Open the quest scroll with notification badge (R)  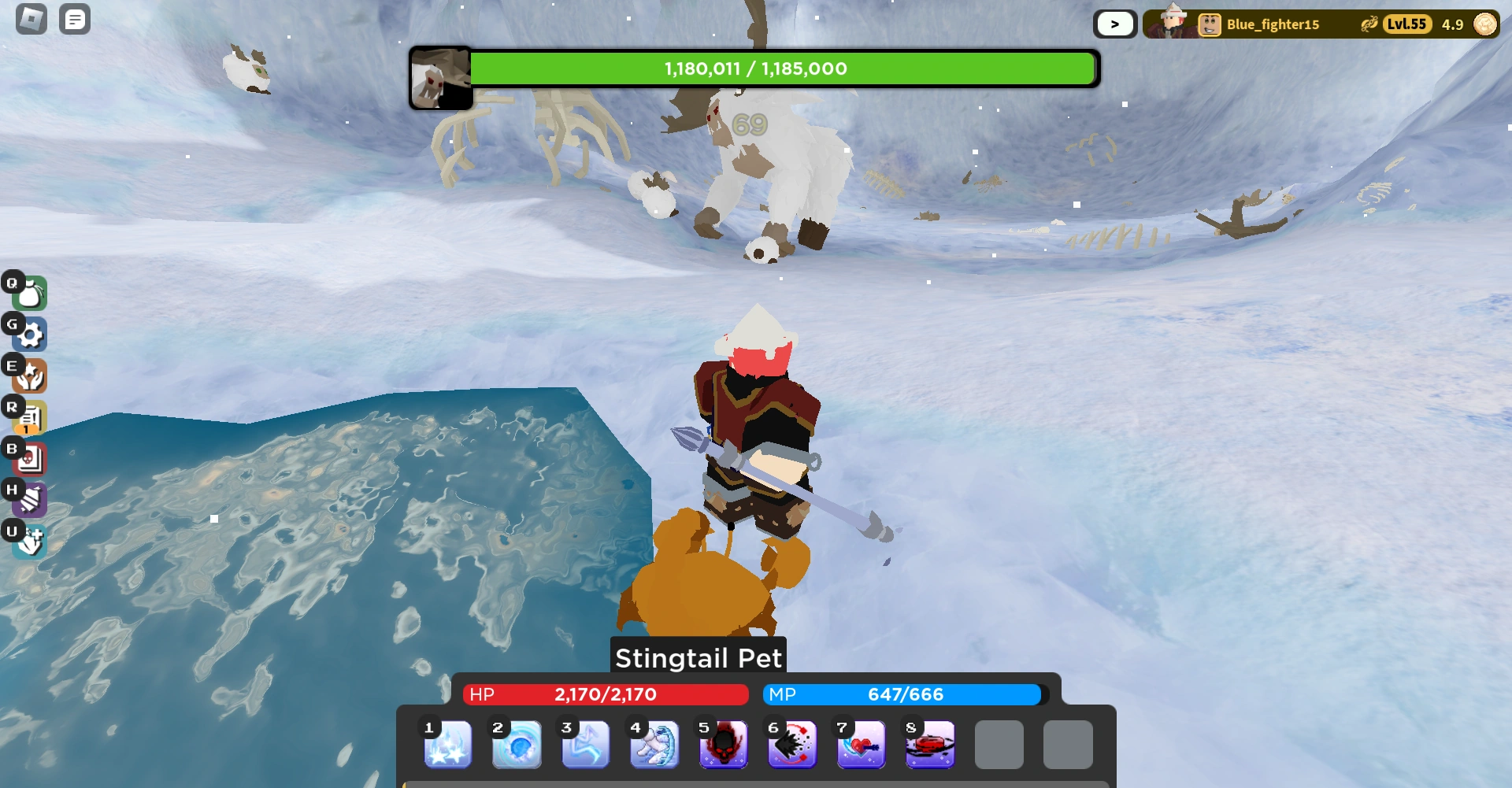coord(29,417)
